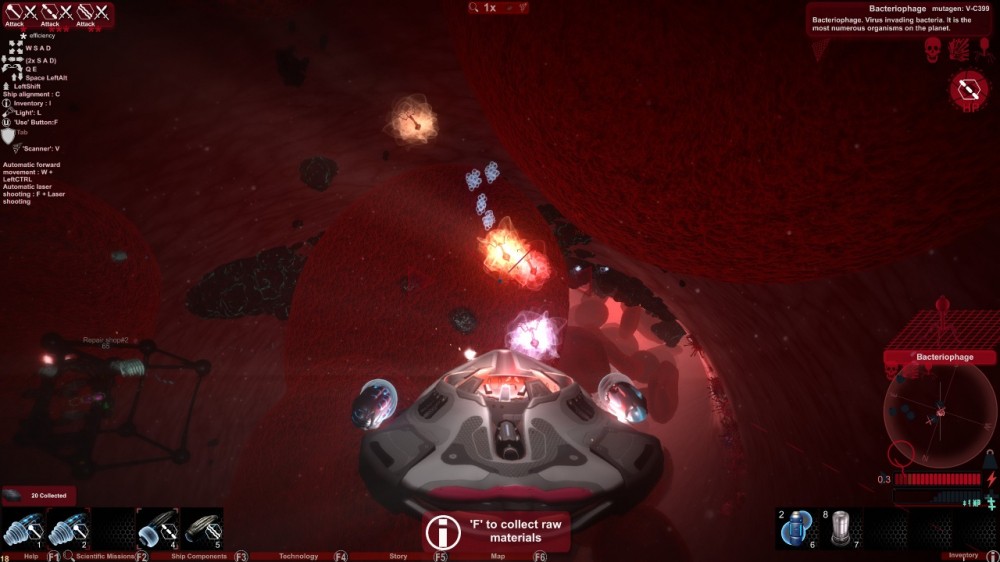The width and height of the screenshot is (1000, 562).
Task: Show the Map tab
Action: (x=497, y=556)
